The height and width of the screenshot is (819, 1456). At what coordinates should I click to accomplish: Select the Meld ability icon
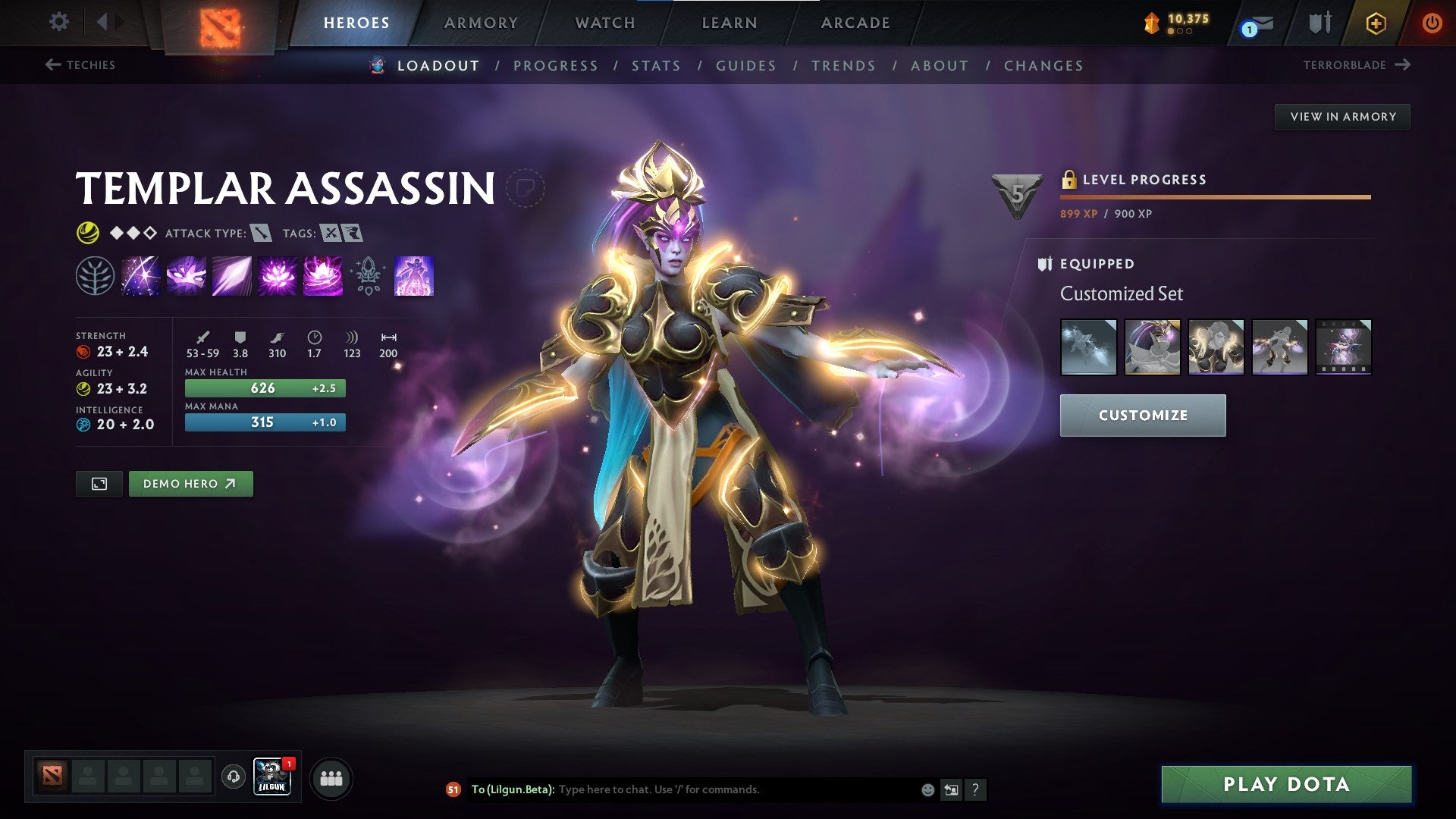(186, 277)
